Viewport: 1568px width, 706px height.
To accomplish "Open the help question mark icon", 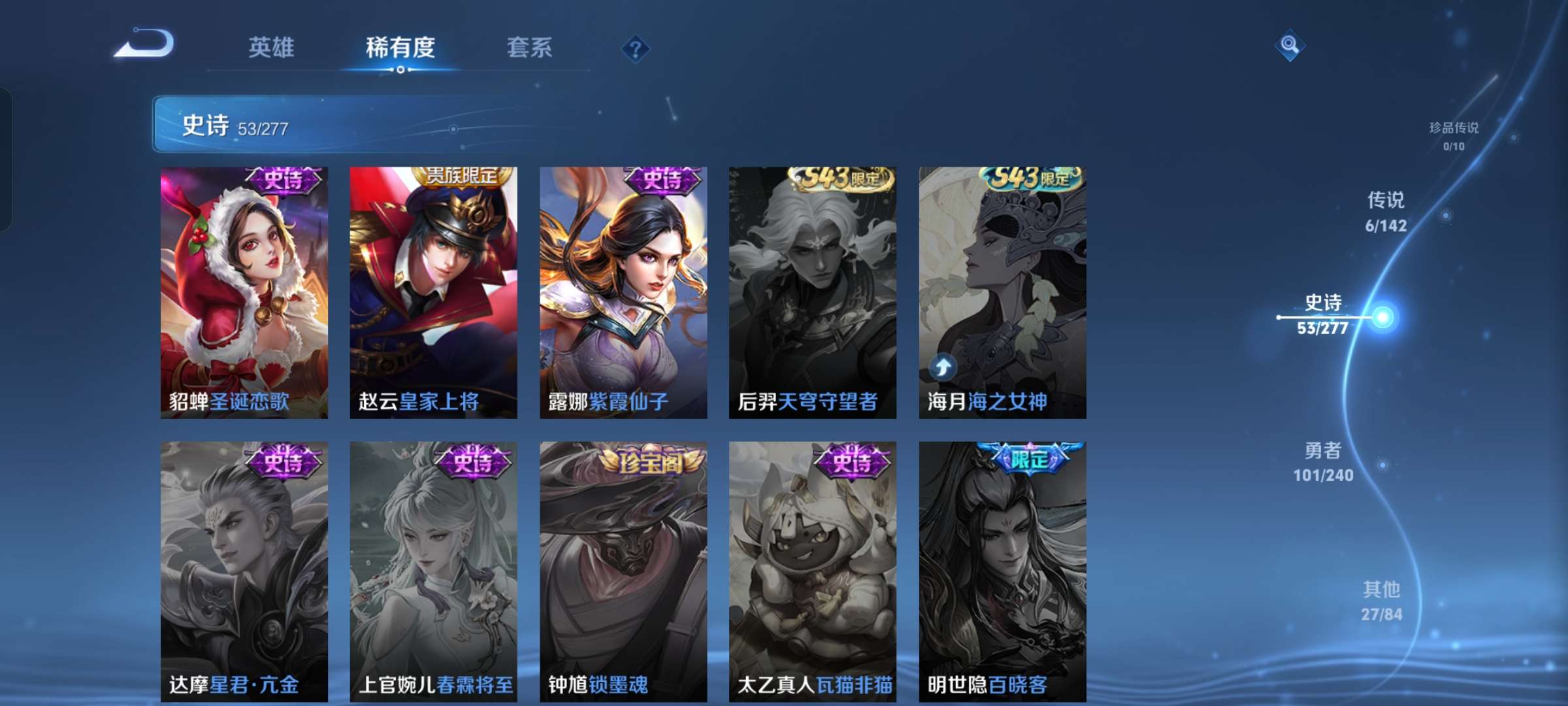I will coord(636,49).
